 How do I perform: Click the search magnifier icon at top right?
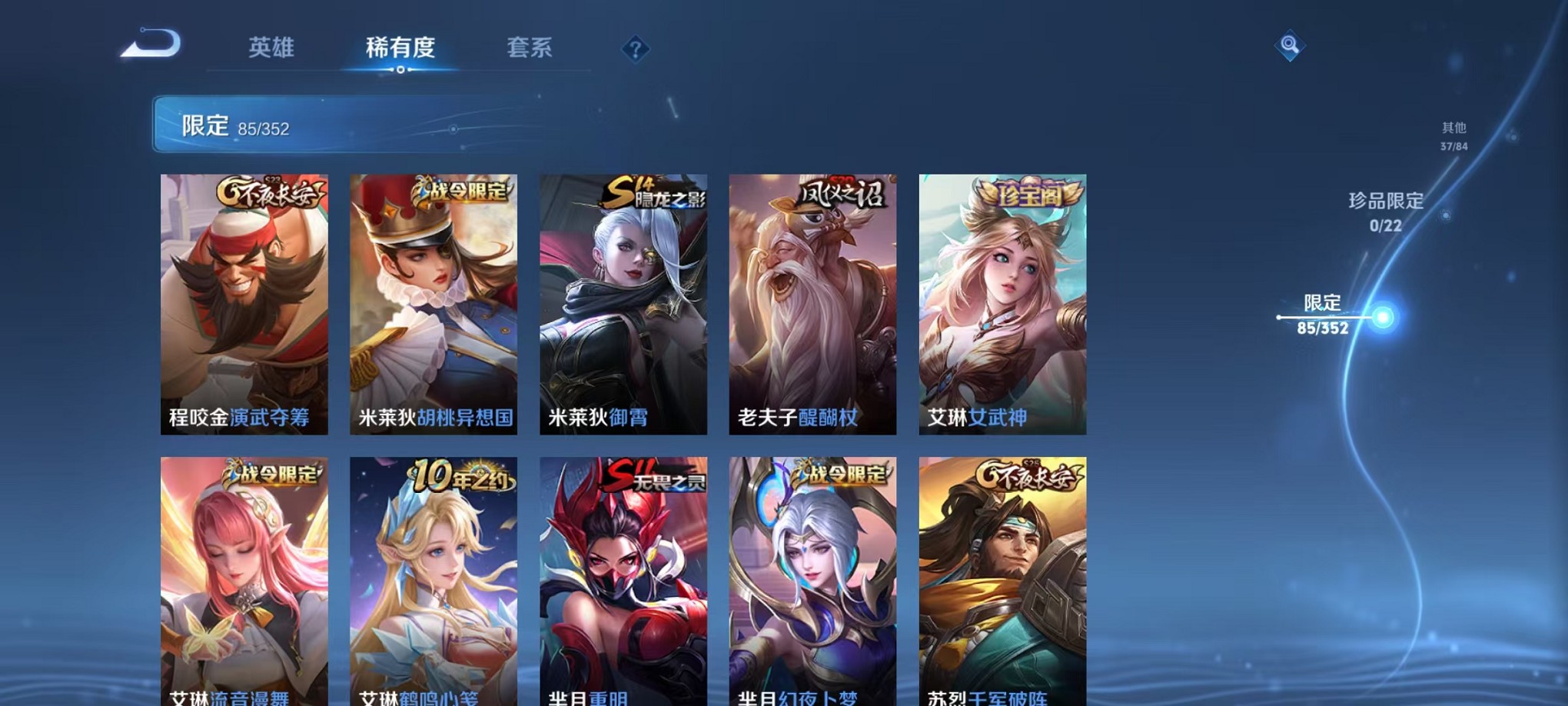[x=1289, y=48]
